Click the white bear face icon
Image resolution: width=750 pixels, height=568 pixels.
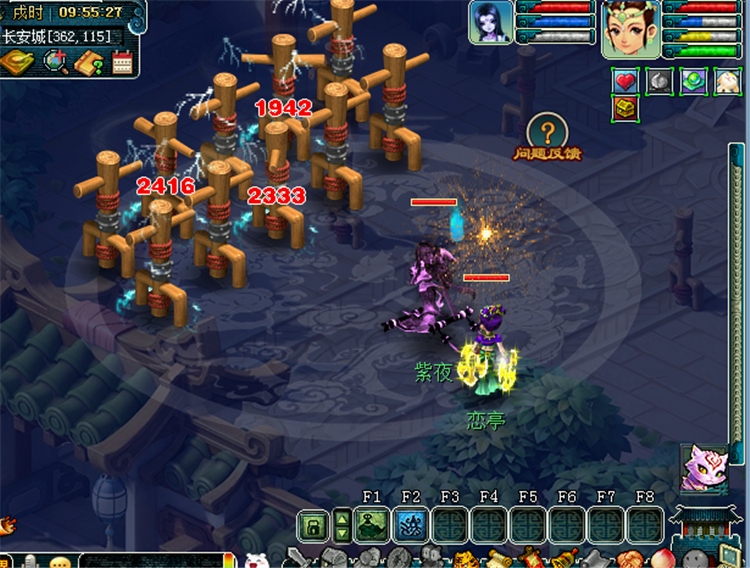[257, 561]
